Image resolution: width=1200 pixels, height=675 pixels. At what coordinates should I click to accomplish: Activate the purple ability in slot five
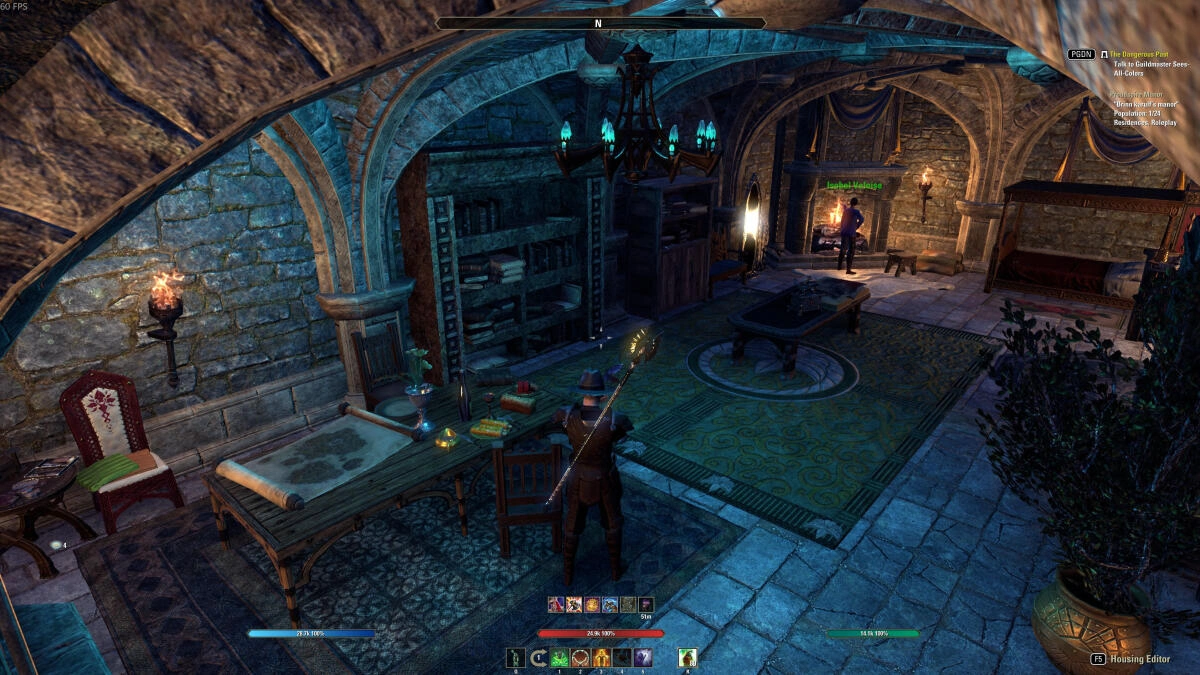coord(643,657)
